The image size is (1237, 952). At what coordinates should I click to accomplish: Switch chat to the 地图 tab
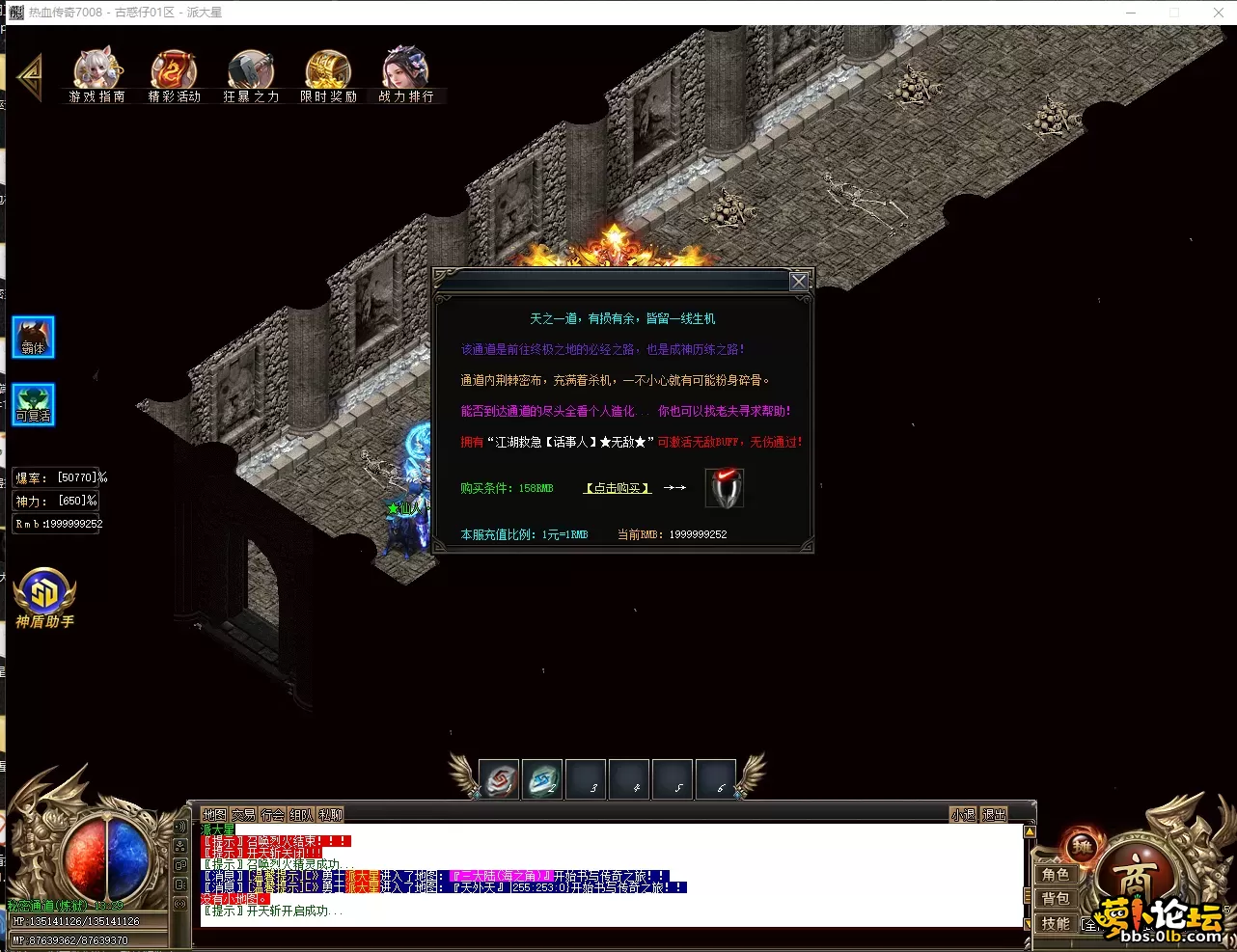point(214,815)
